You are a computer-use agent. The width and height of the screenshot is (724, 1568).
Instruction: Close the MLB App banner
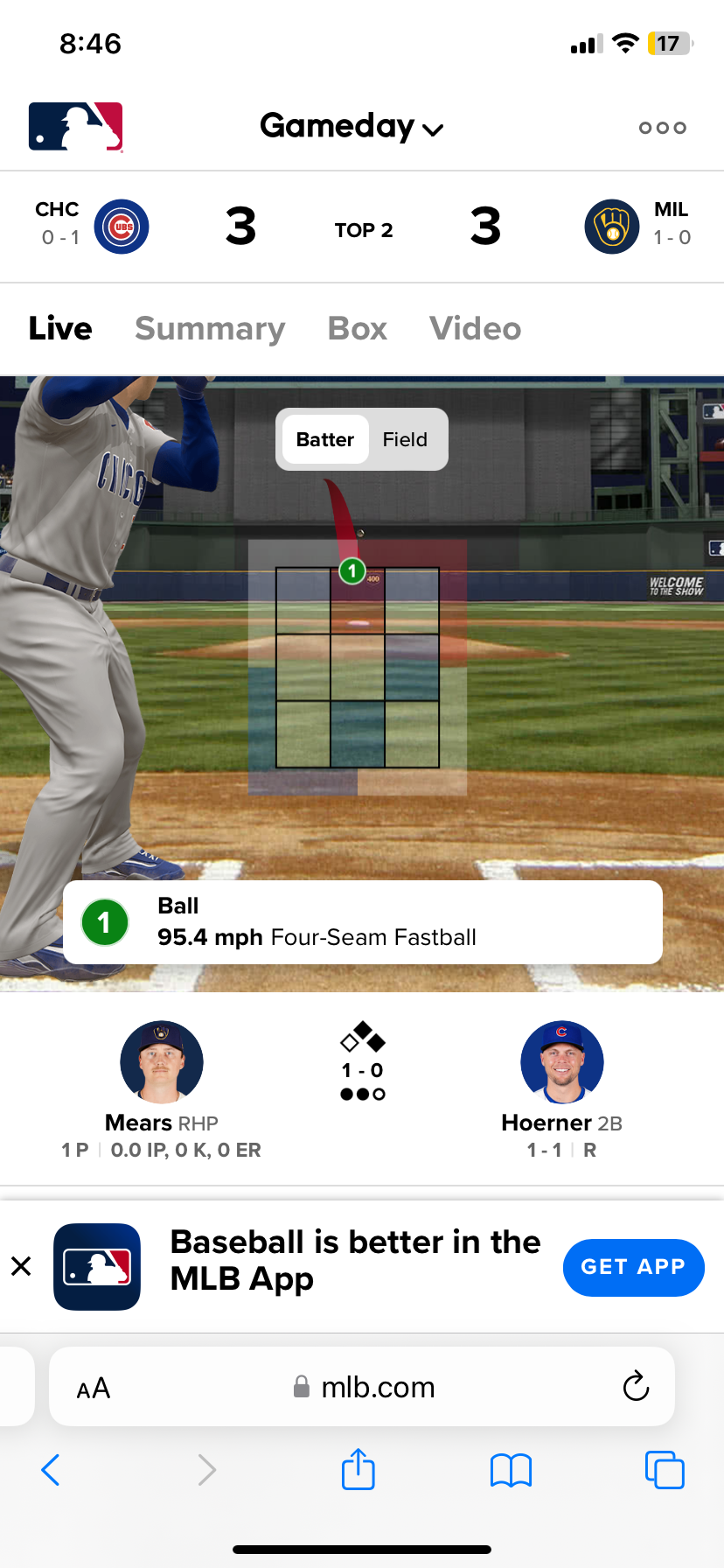(21, 1266)
